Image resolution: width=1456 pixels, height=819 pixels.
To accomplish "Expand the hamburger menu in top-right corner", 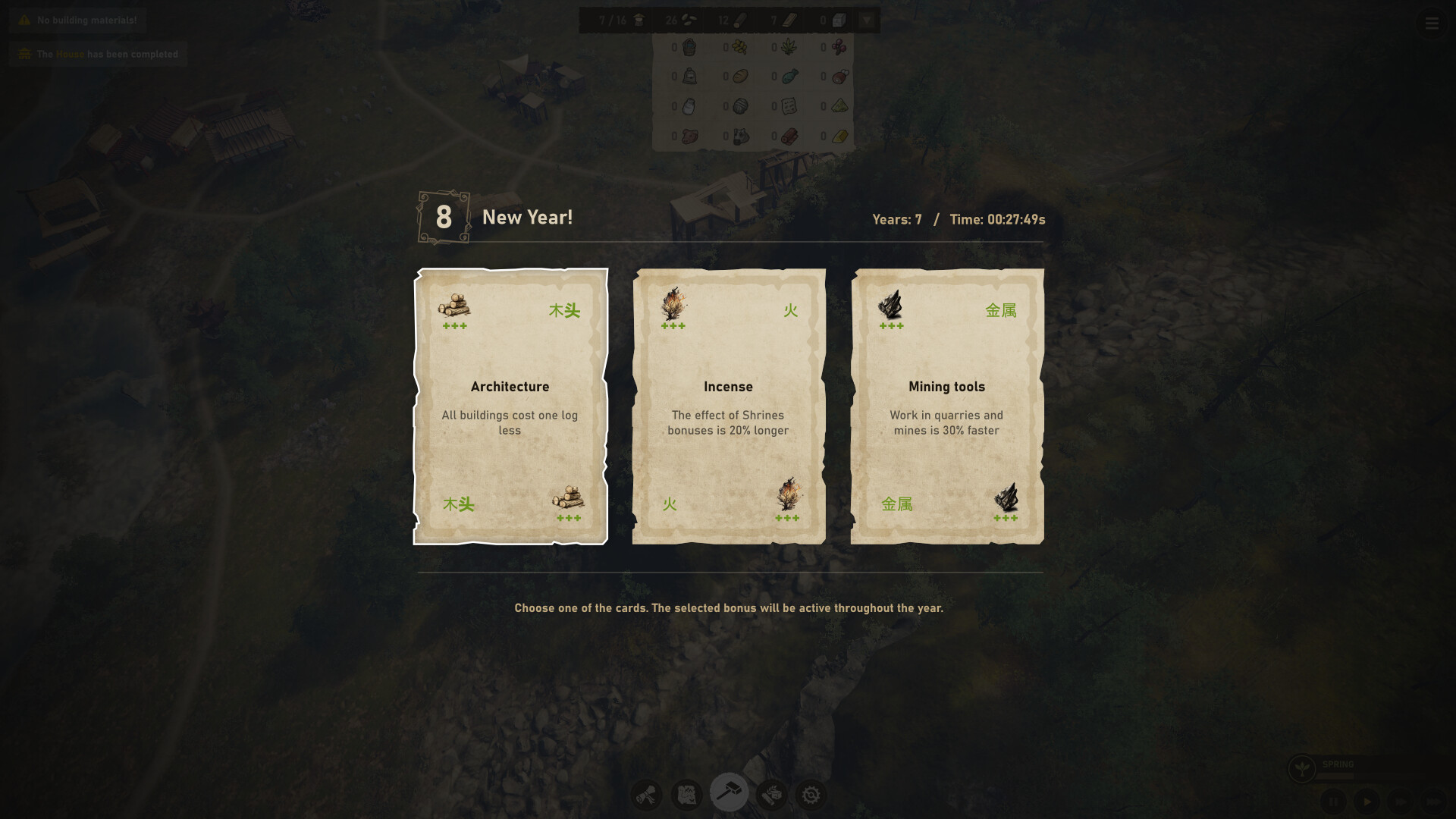I will tap(1432, 24).
